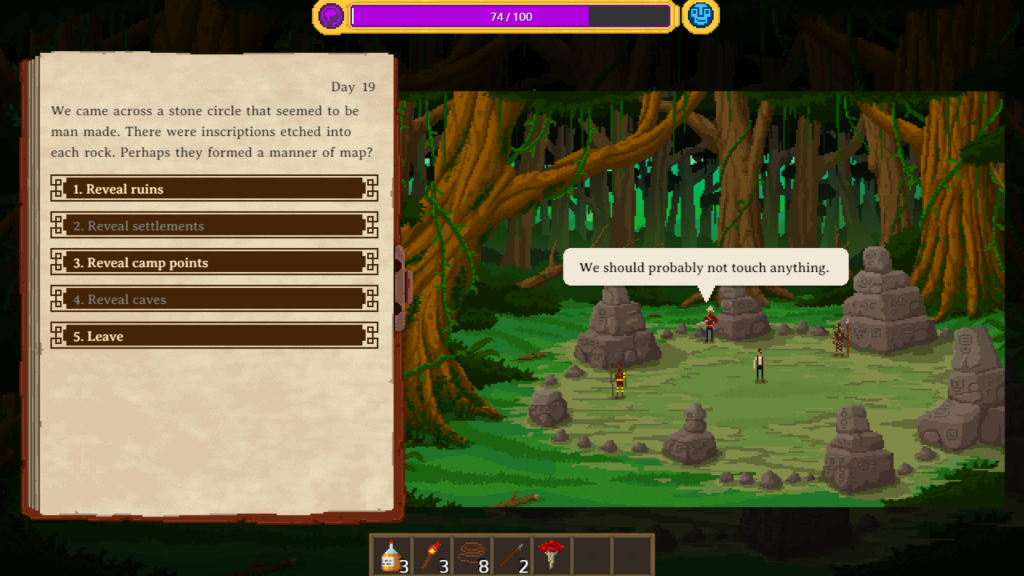Screen dimensions: 1024x576
Task: Select the spear inventory slot
Action: point(511,555)
